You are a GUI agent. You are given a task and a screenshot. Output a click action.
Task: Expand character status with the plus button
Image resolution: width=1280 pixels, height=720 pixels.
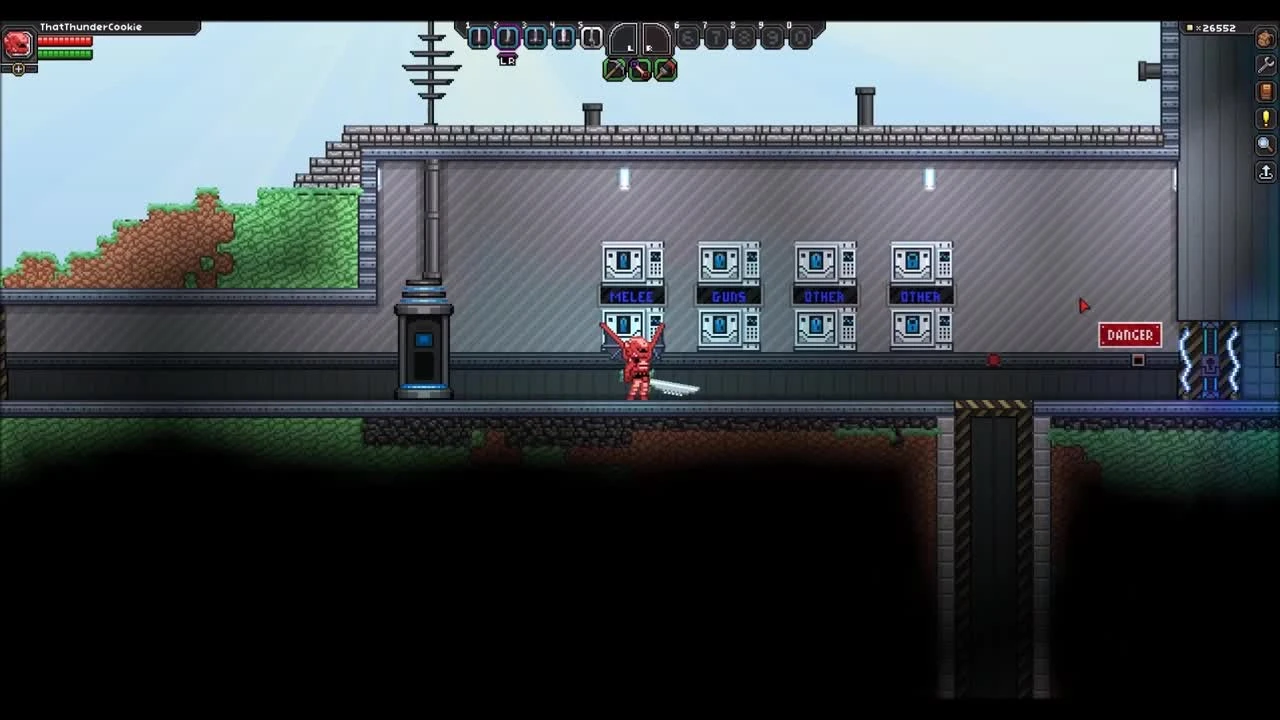point(17,68)
